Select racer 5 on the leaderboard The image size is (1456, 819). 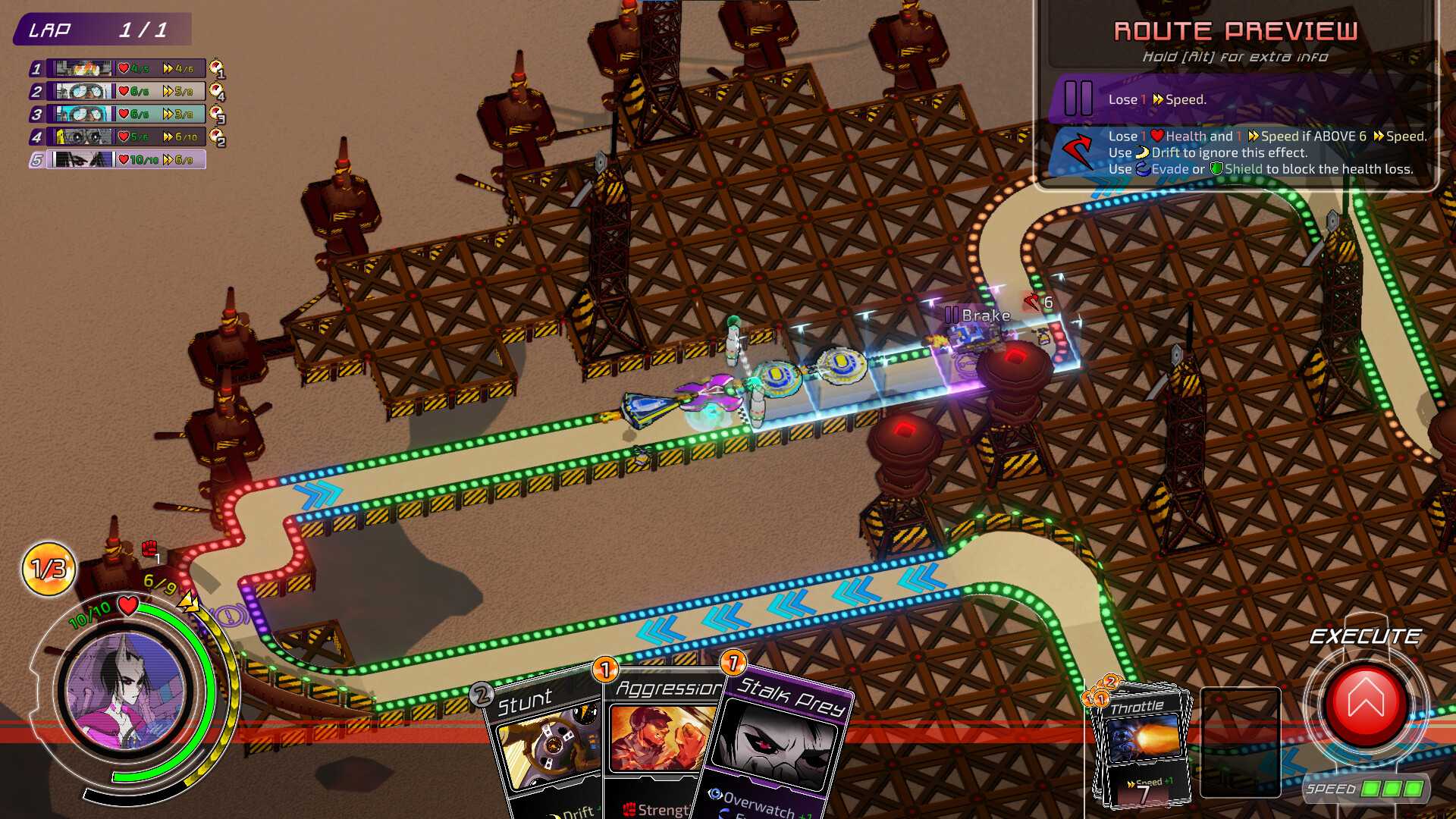pyautogui.click(x=114, y=160)
